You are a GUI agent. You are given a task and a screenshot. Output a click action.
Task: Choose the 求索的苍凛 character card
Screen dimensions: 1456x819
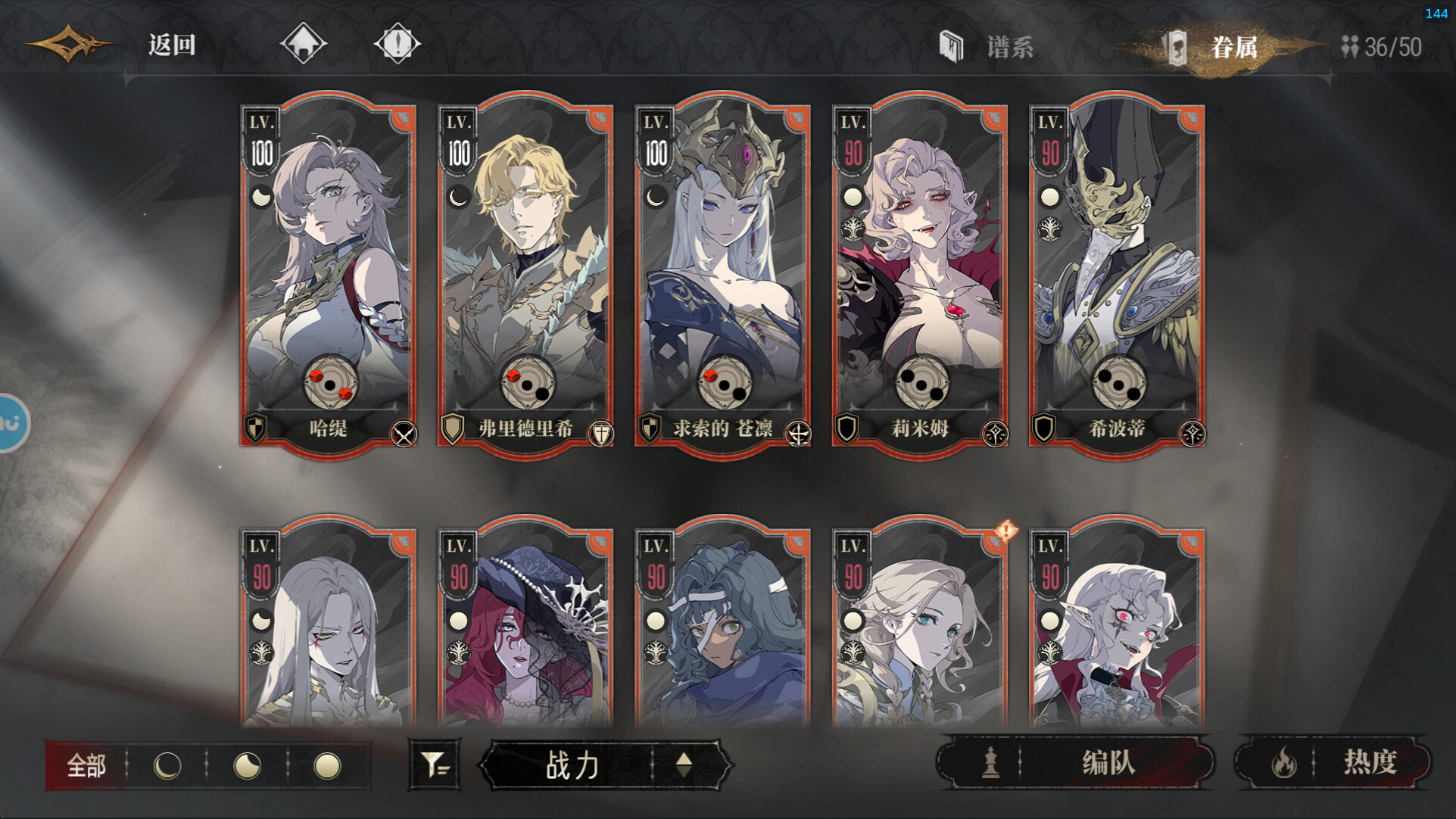coord(722,272)
